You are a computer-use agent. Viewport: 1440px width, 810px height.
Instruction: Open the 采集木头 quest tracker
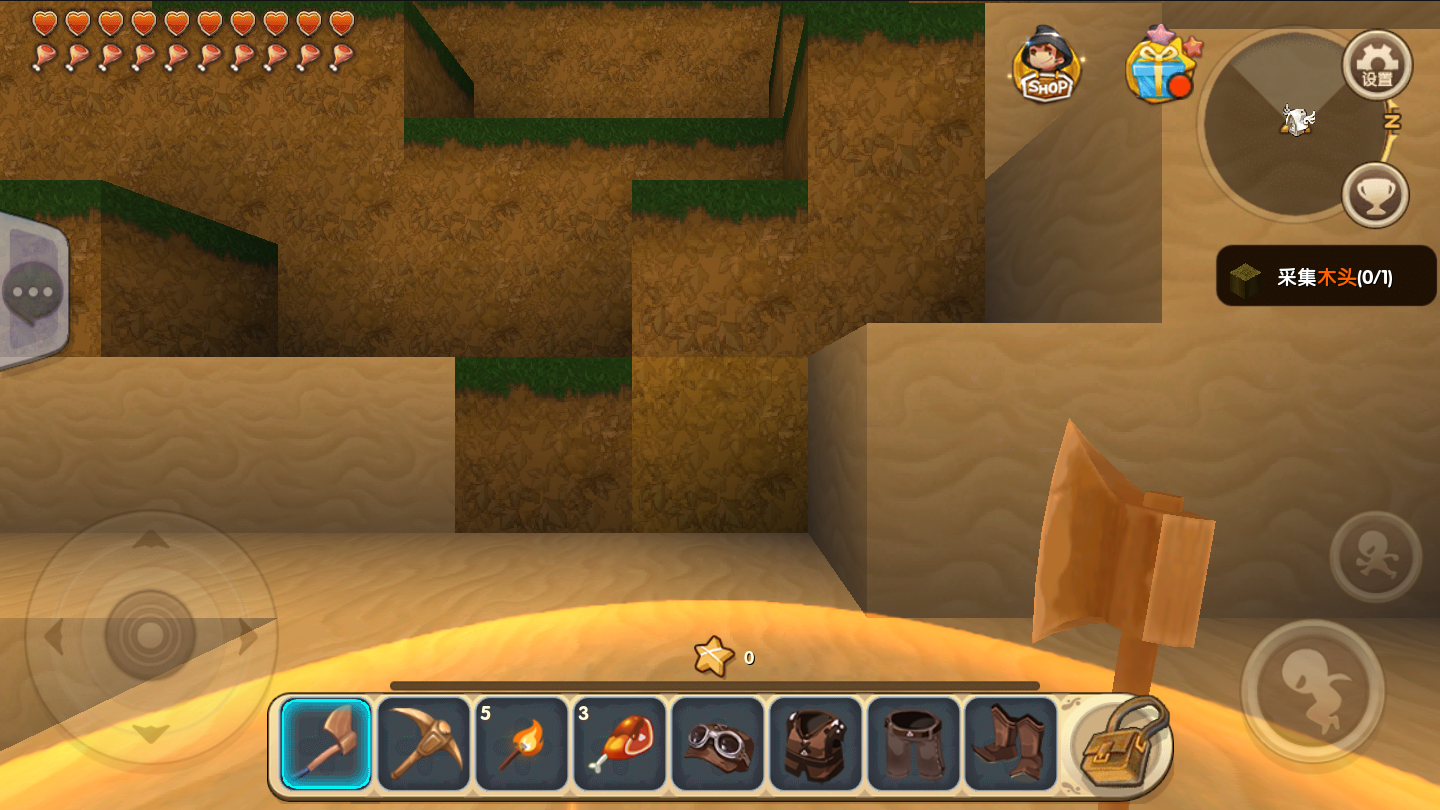pyautogui.click(x=1325, y=276)
